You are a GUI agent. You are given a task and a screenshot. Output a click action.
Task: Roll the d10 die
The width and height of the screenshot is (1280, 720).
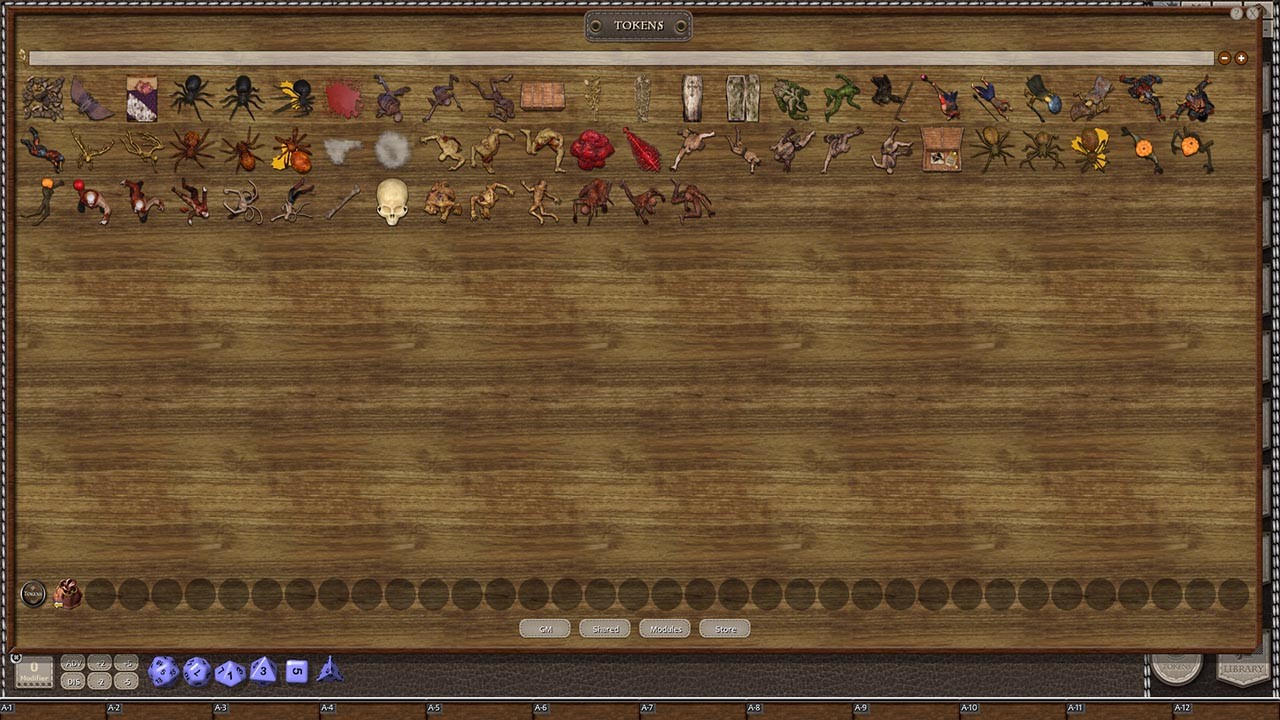pos(229,671)
